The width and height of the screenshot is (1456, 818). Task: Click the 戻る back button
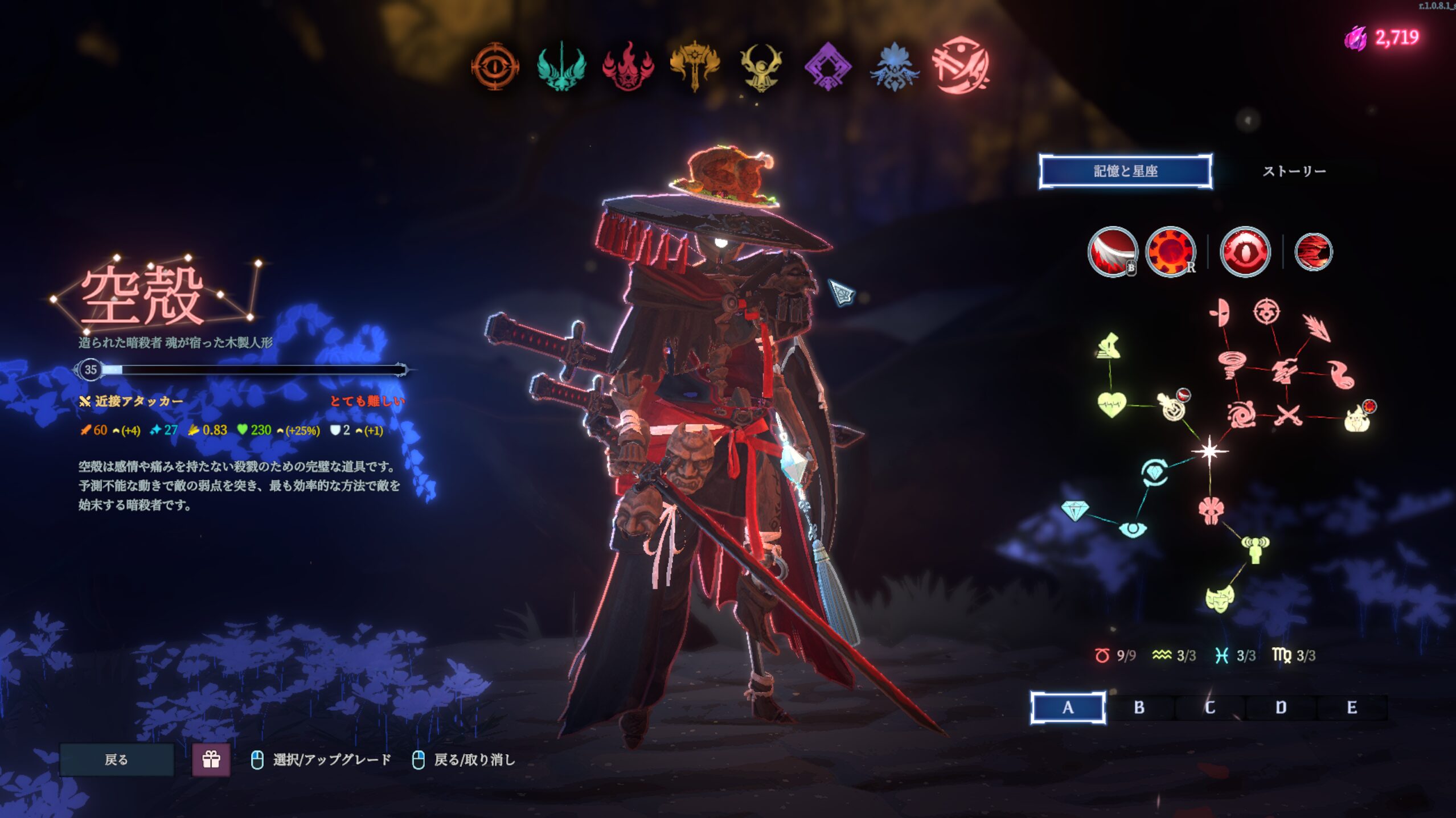click(117, 759)
